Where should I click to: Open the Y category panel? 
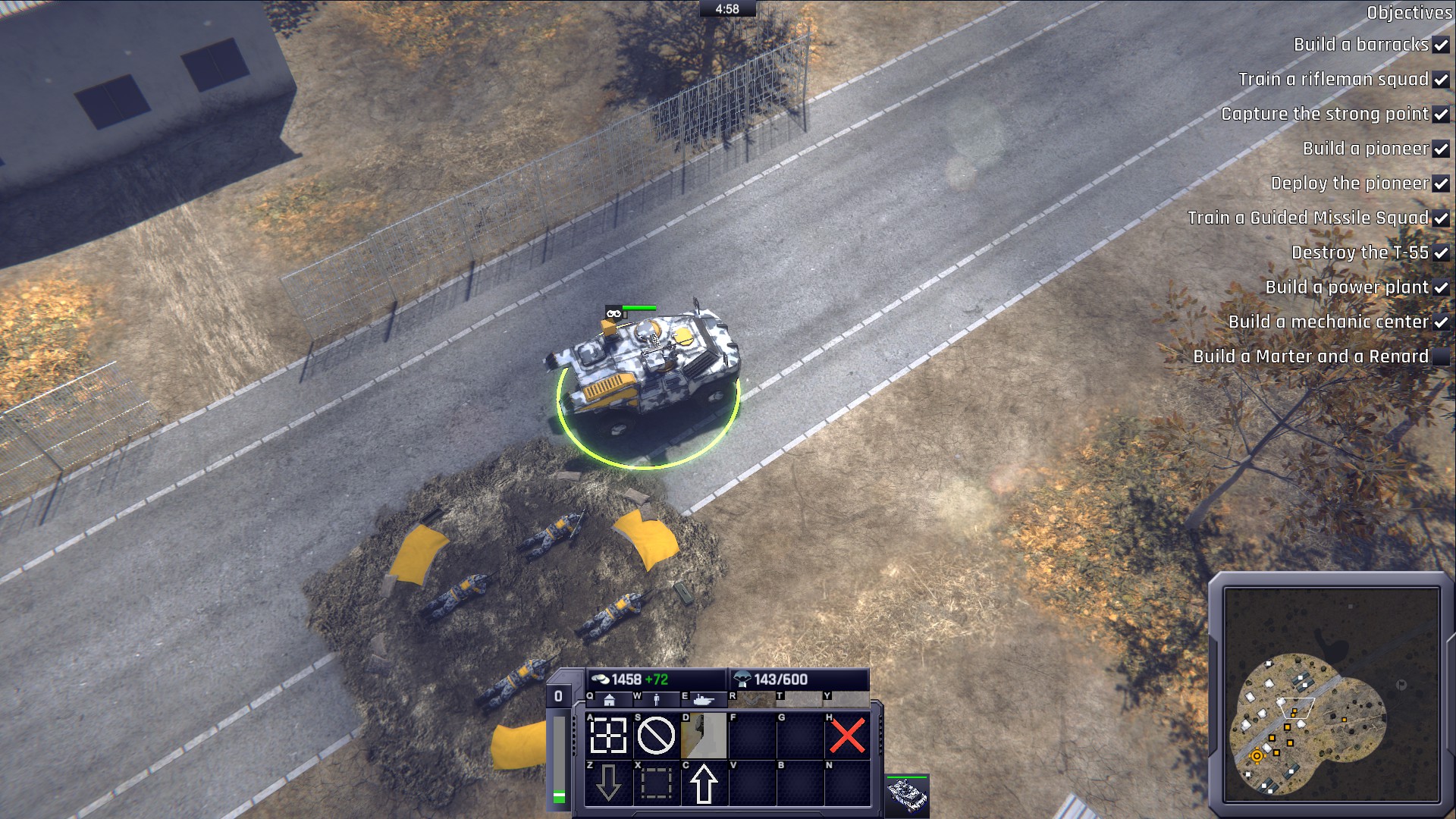[x=846, y=700]
